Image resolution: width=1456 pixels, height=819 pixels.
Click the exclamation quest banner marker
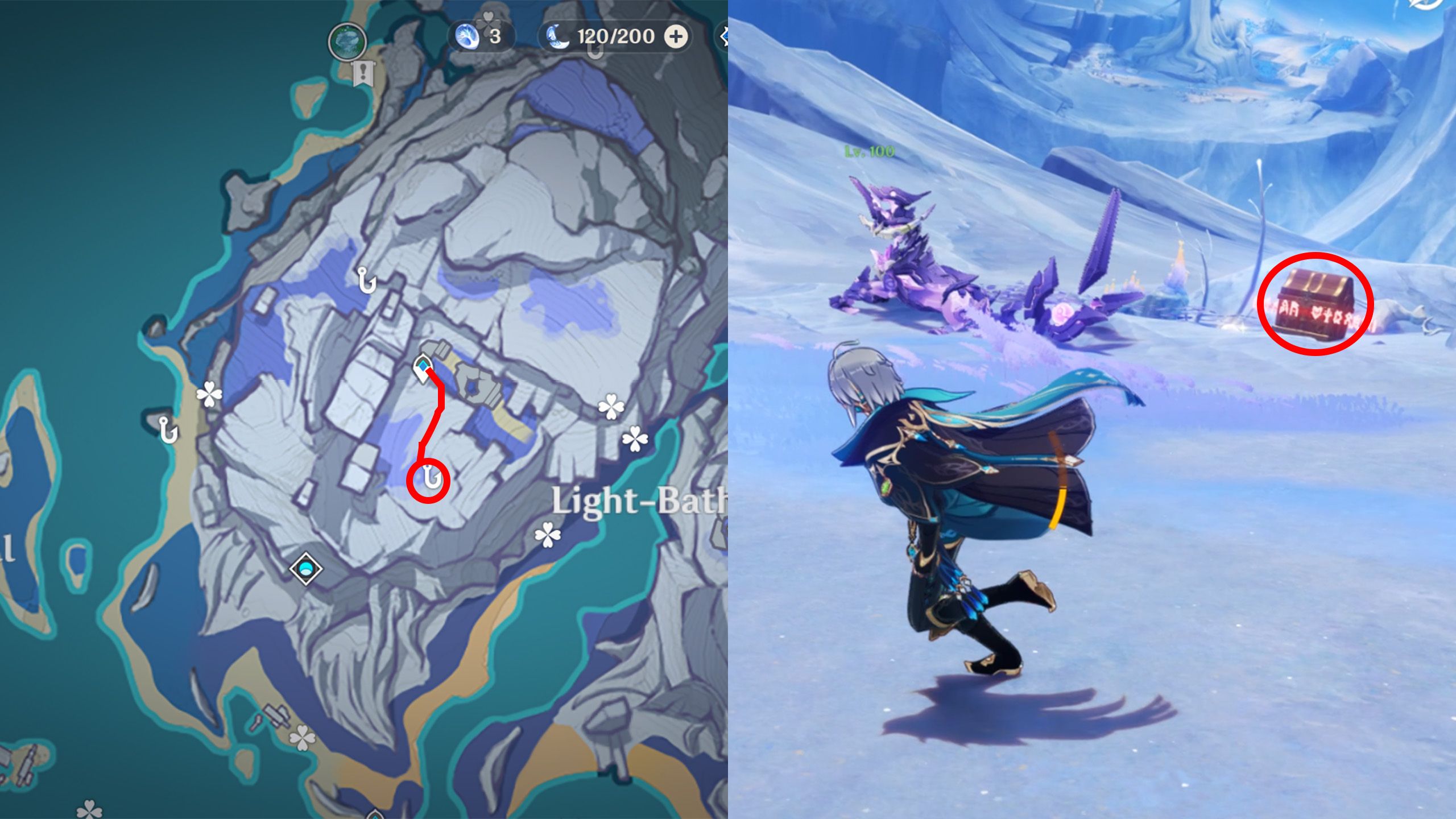(362, 72)
